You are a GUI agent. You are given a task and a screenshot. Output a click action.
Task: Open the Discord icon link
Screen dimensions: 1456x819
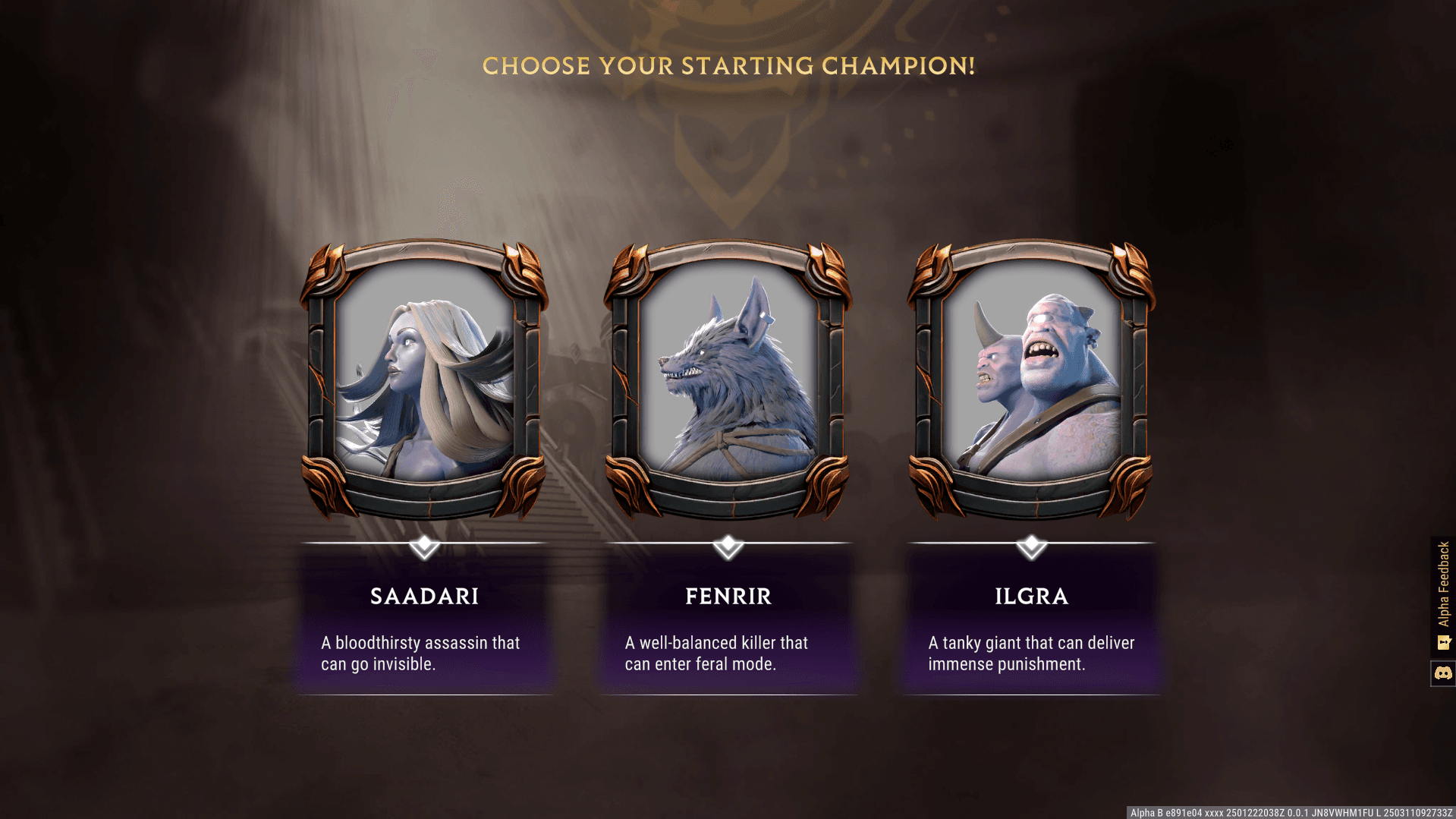[x=1443, y=673]
